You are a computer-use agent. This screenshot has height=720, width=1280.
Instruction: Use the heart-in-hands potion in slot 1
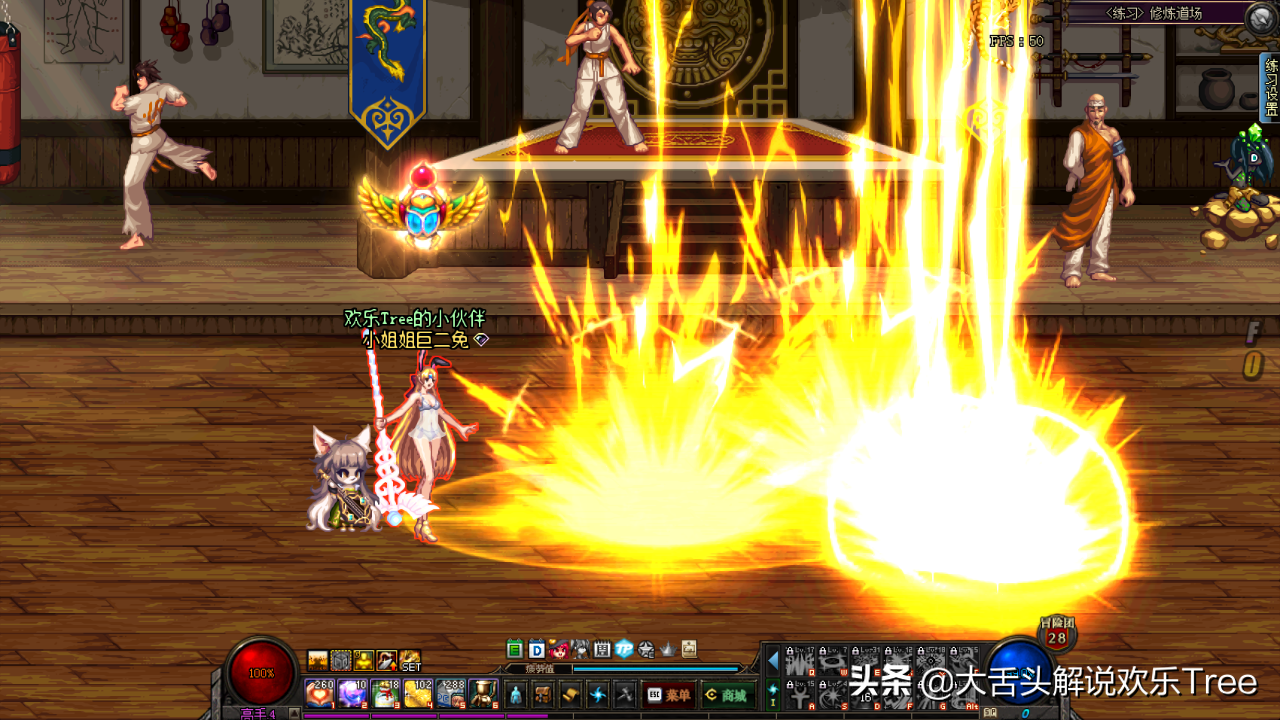click(x=319, y=693)
